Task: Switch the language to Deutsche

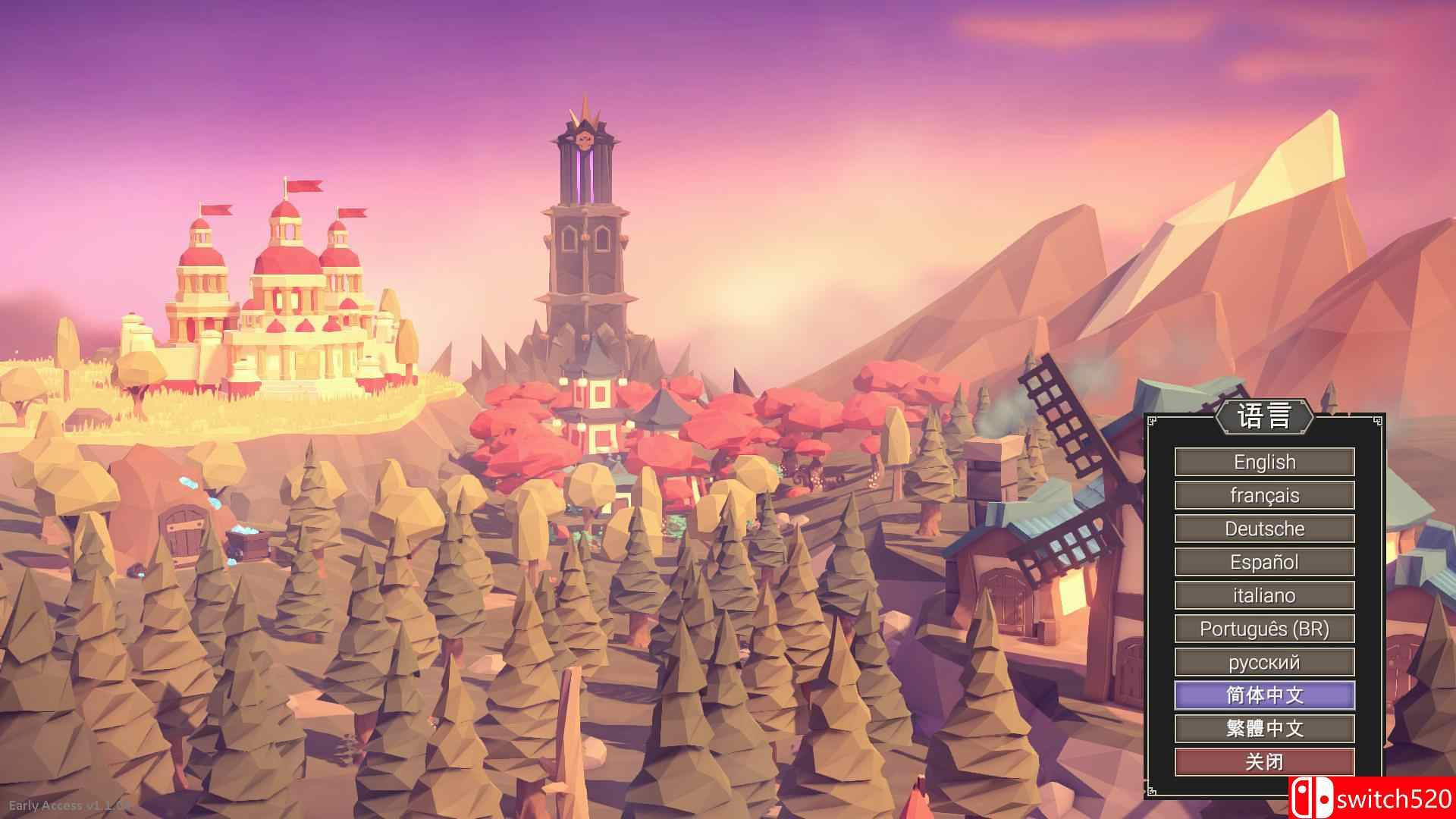Action: point(1263,528)
